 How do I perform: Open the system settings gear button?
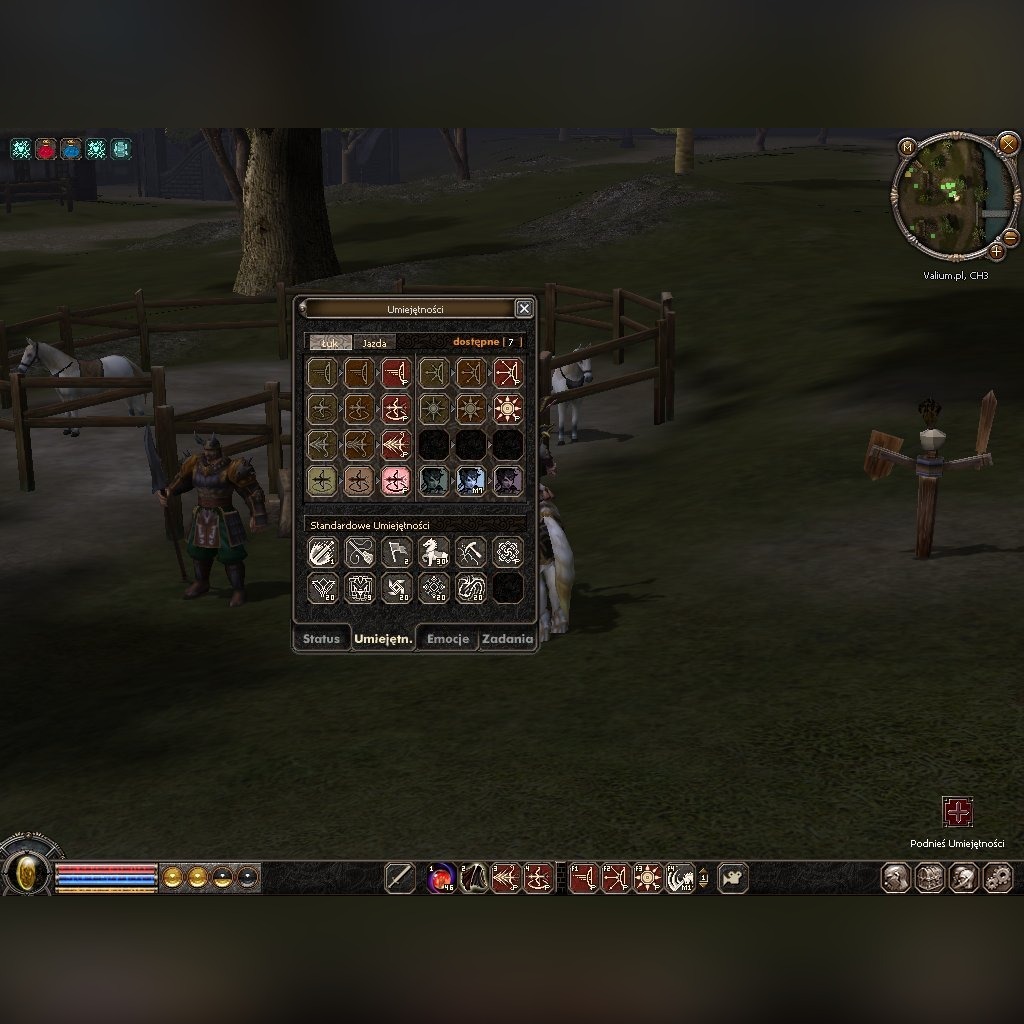click(x=997, y=878)
